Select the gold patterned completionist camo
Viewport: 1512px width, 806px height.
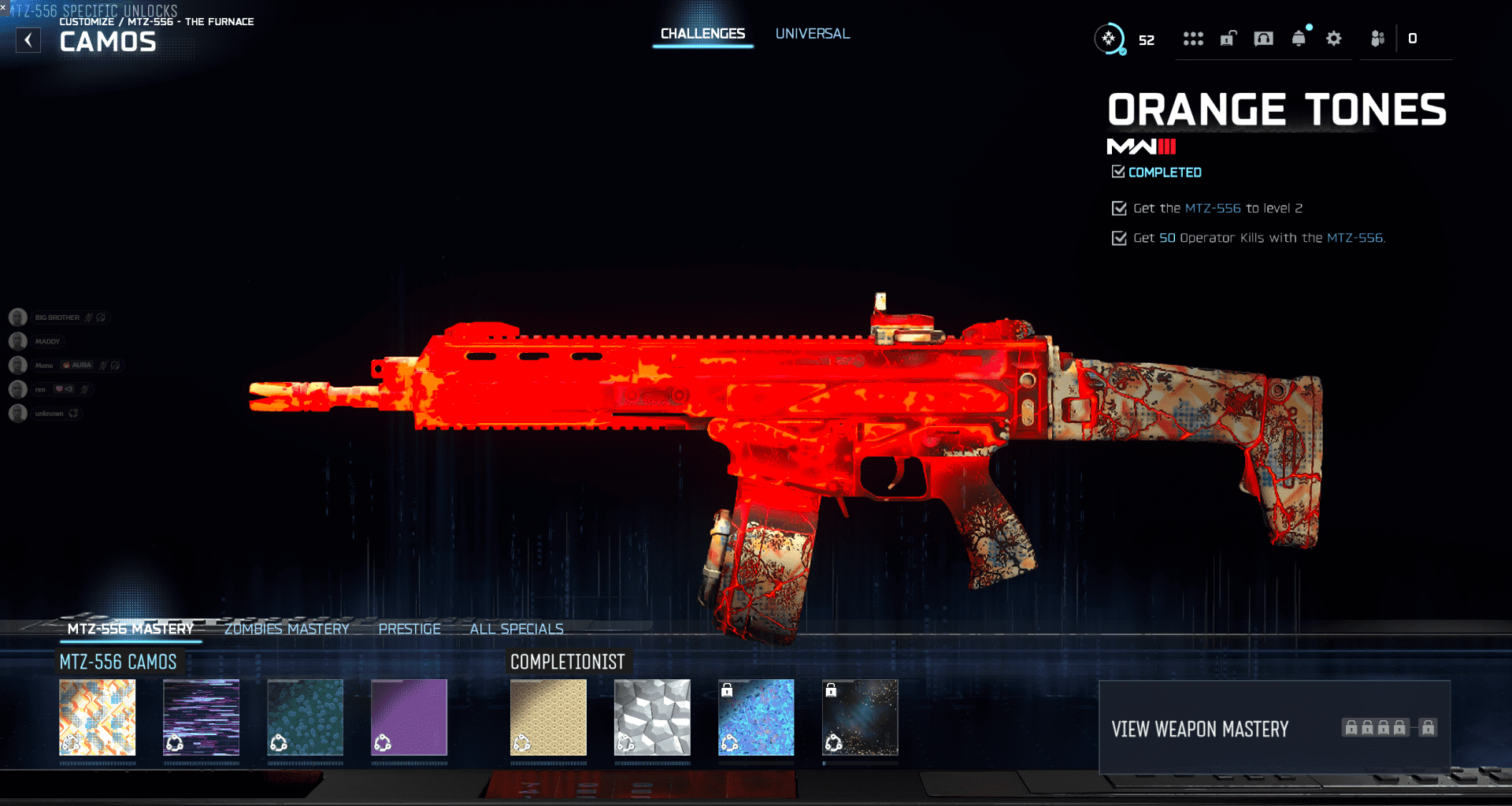[x=548, y=718]
